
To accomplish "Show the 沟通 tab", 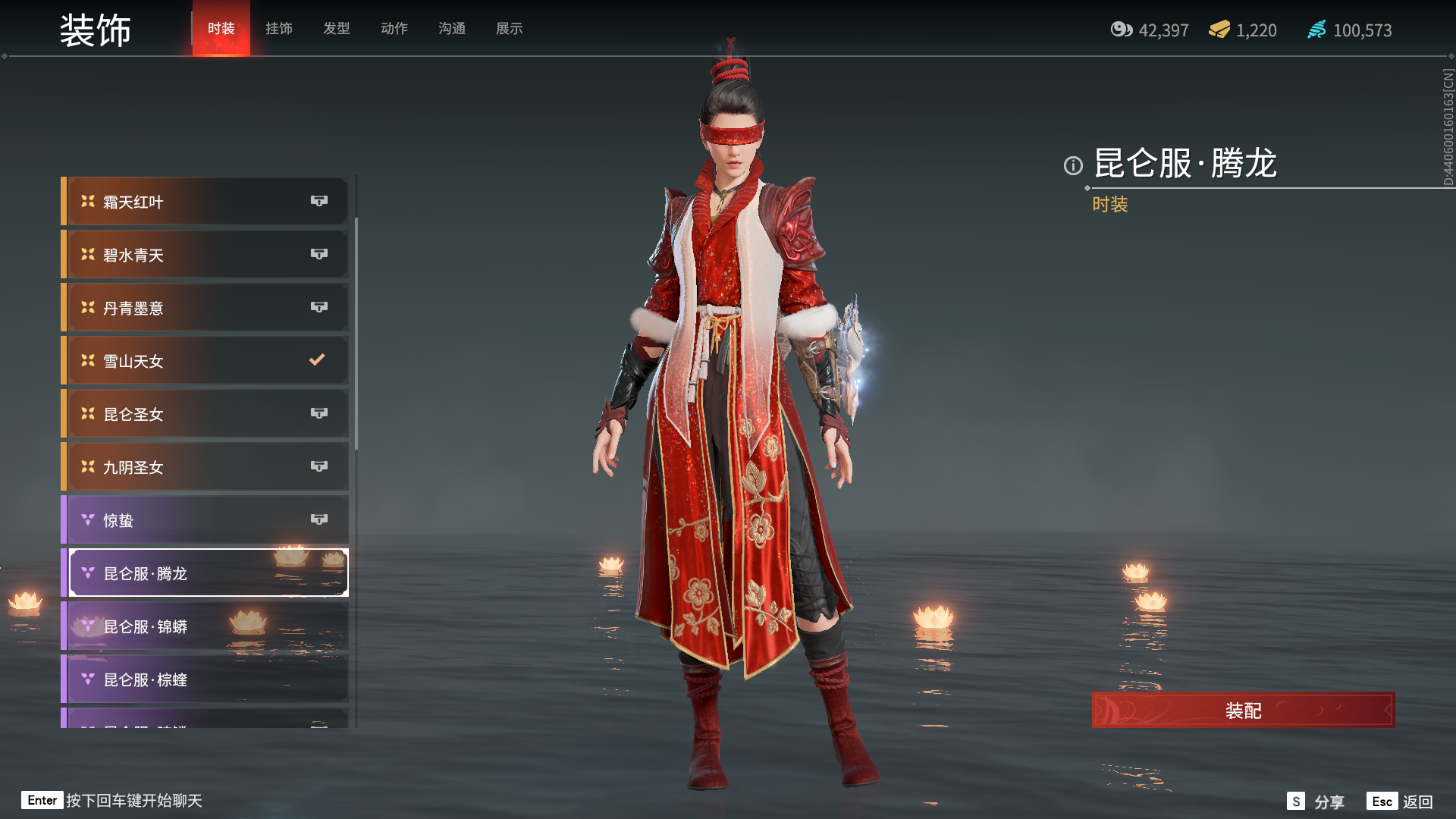I will (x=452, y=29).
